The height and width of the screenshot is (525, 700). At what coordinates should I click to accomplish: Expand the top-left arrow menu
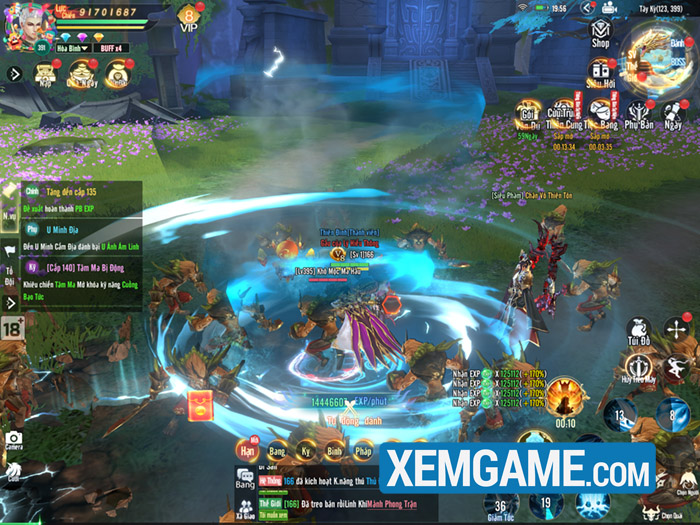coord(14,73)
